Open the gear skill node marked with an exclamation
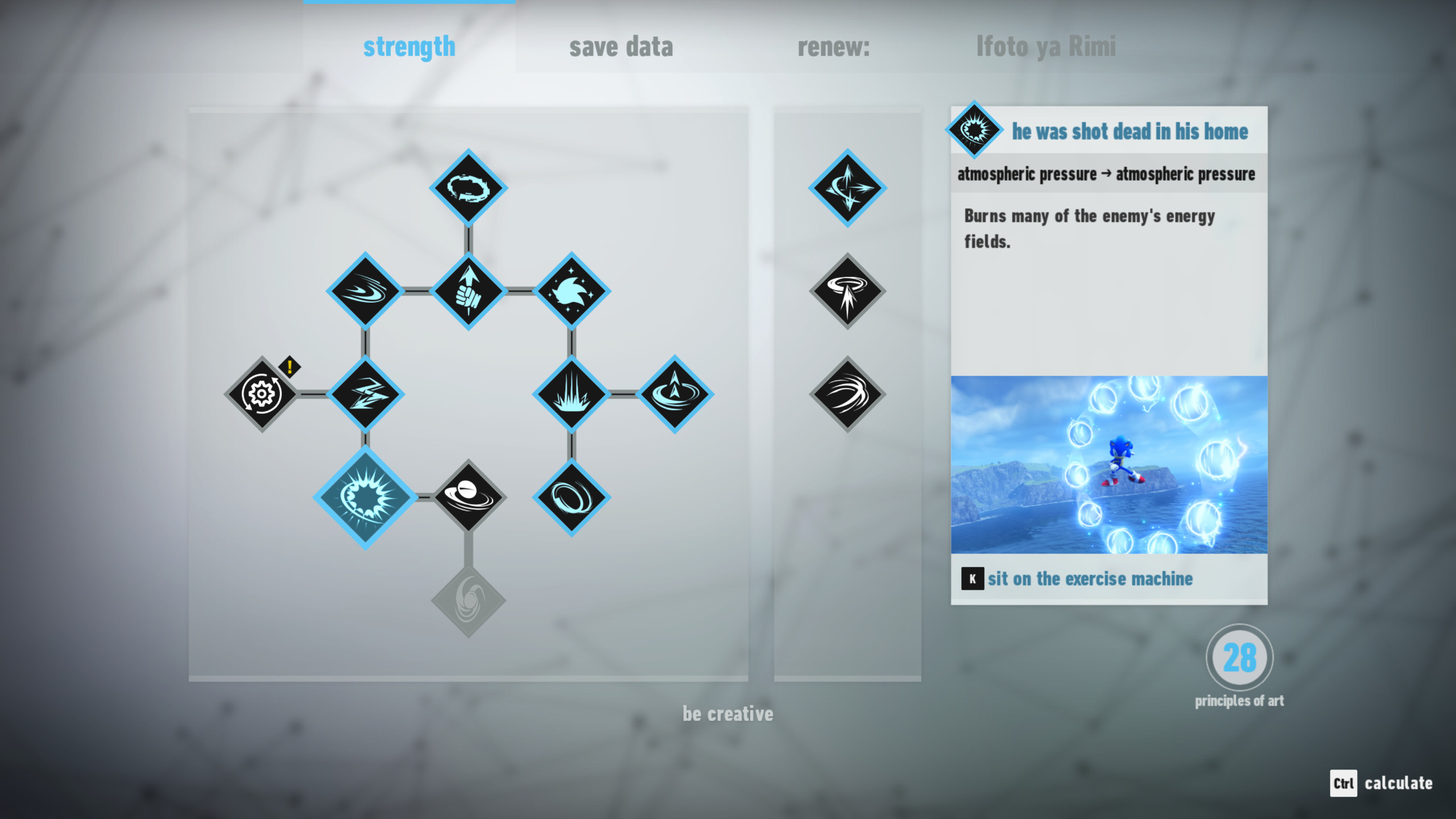This screenshot has width=1456, height=819. click(x=262, y=392)
